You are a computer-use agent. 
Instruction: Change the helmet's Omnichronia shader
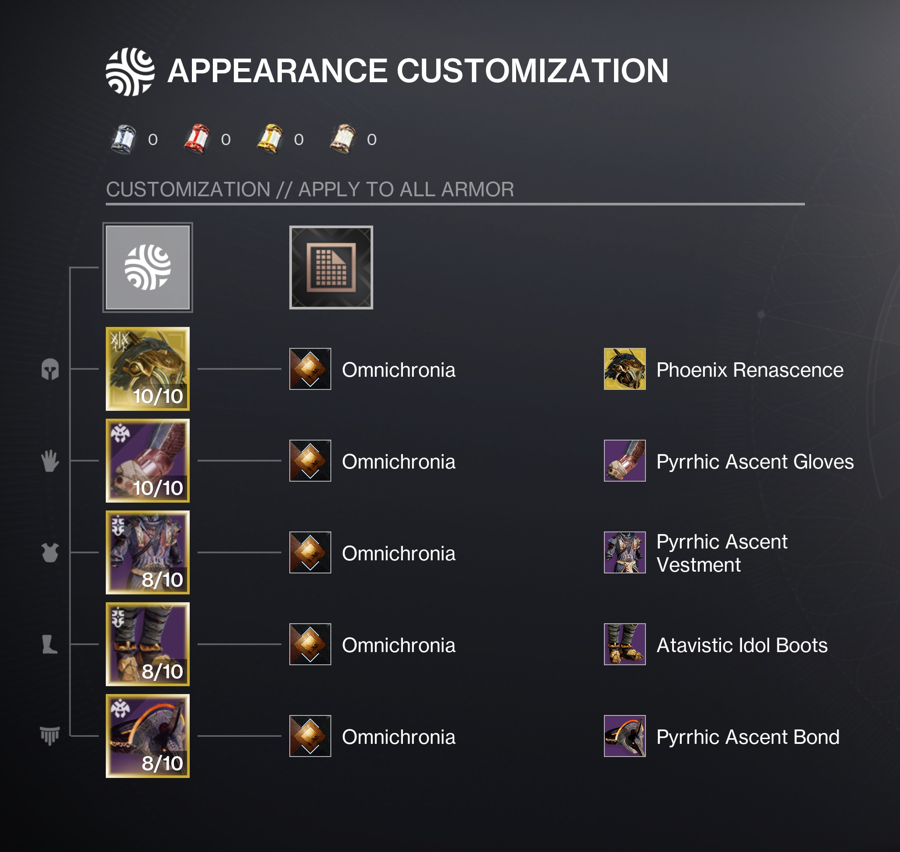click(310, 369)
